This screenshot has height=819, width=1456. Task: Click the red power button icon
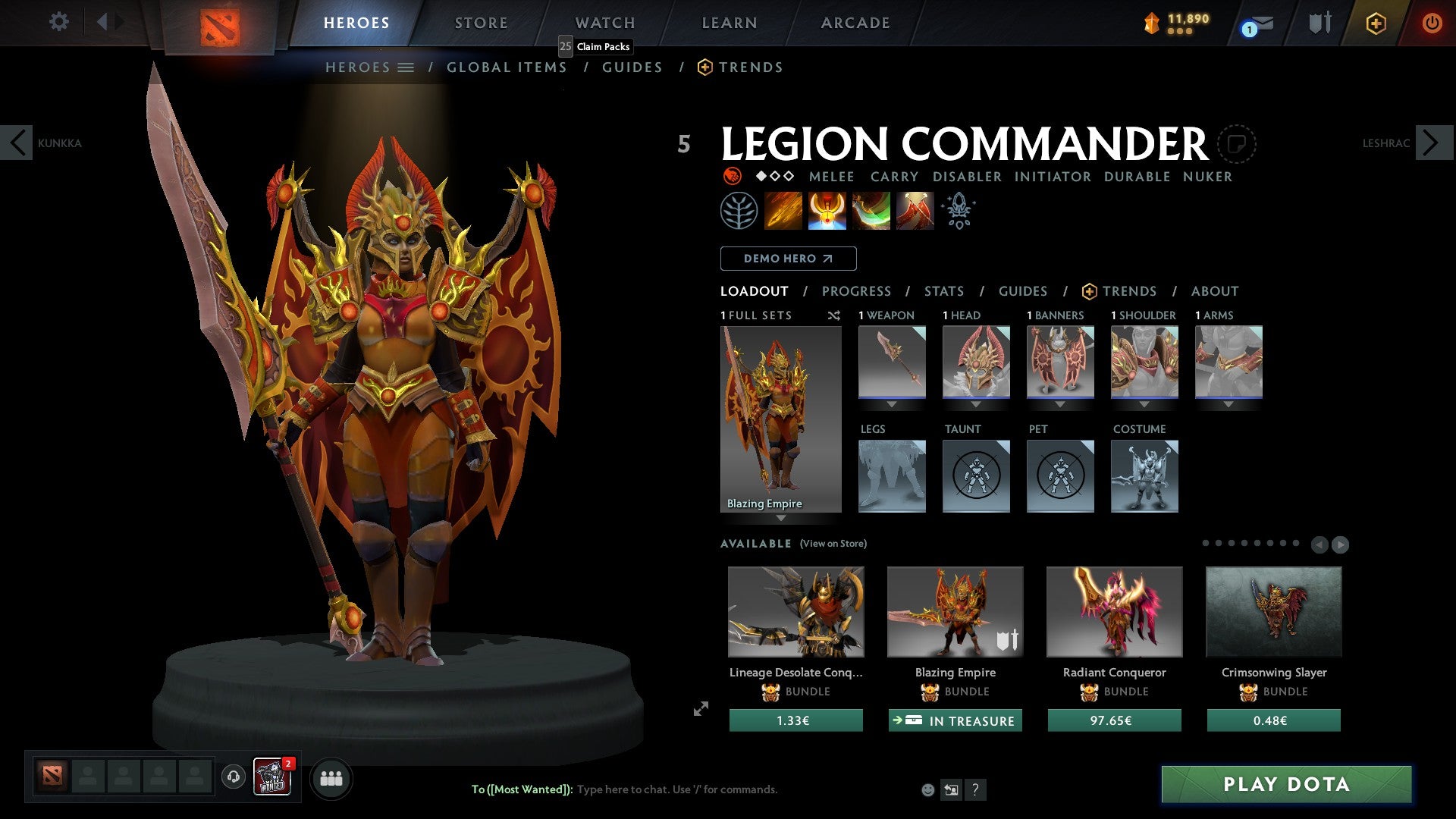tap(1432, 23)
